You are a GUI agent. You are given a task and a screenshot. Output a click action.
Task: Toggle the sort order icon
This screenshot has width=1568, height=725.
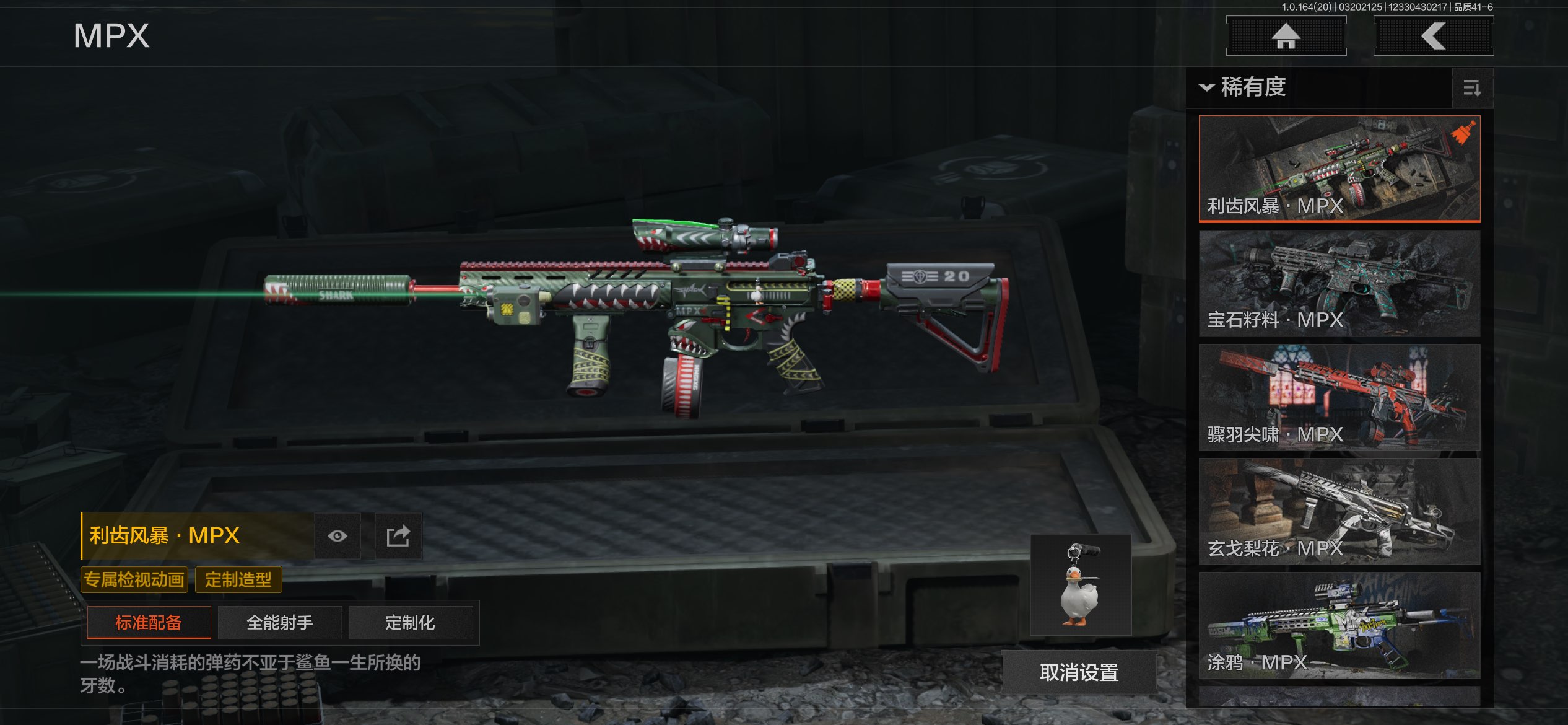tap(1472, 89)
